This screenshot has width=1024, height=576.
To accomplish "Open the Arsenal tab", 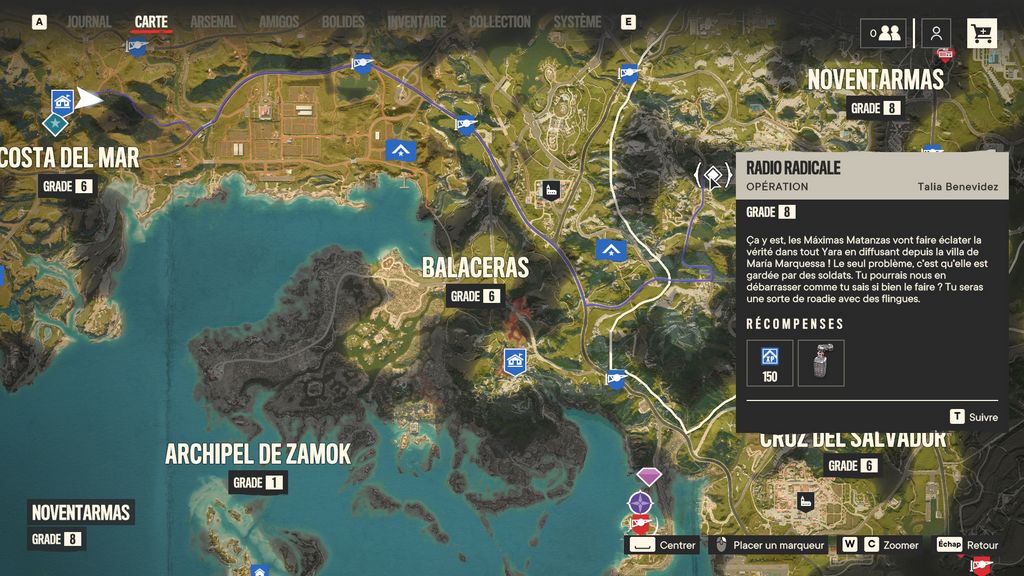I will (x=213, y=22).
